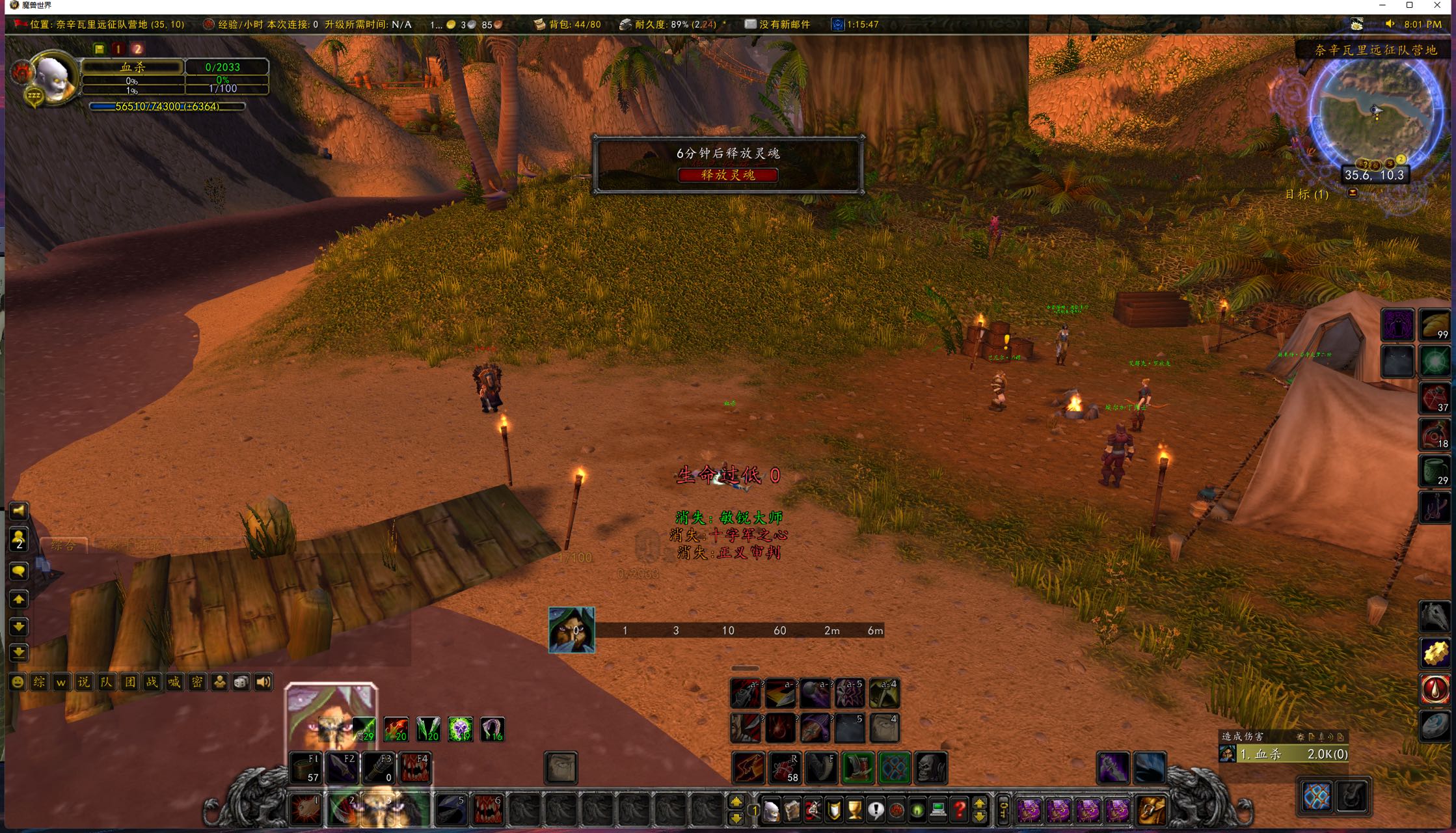The width and height of the screenshot is (1456, 833).
Task: Open the main backpack bag slot
Action: click(x=1150, y=810)
